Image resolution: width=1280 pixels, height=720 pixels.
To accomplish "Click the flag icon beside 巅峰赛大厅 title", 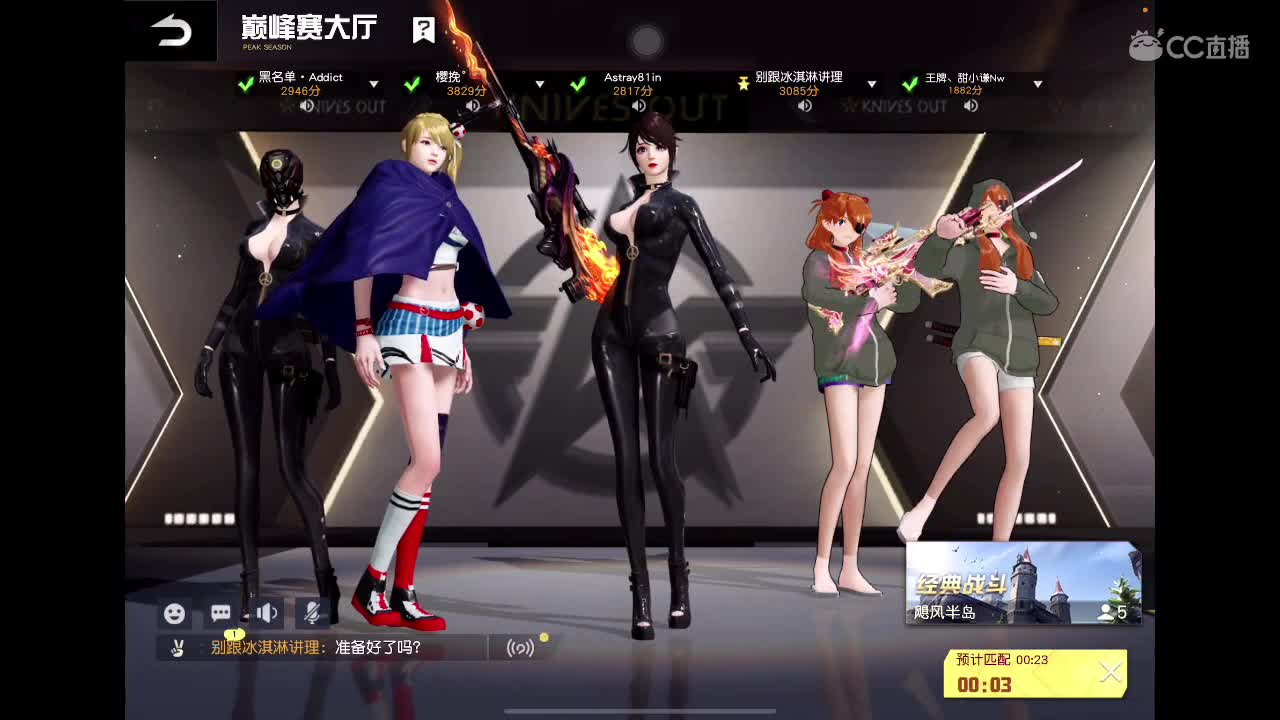I will [423, 29].
